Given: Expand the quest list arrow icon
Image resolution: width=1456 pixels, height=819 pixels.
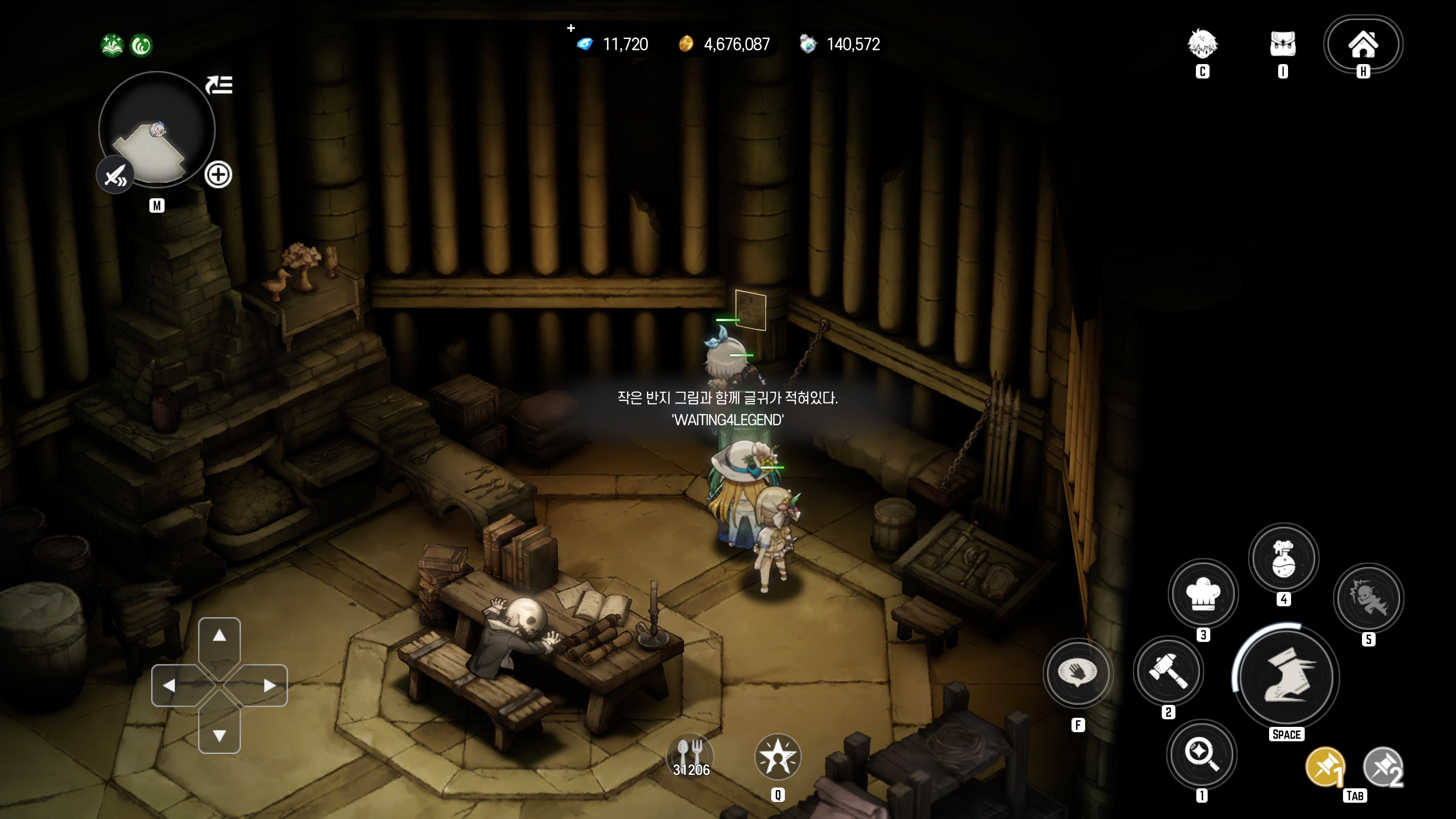Looking at the screenshot, I should [219, 85].
